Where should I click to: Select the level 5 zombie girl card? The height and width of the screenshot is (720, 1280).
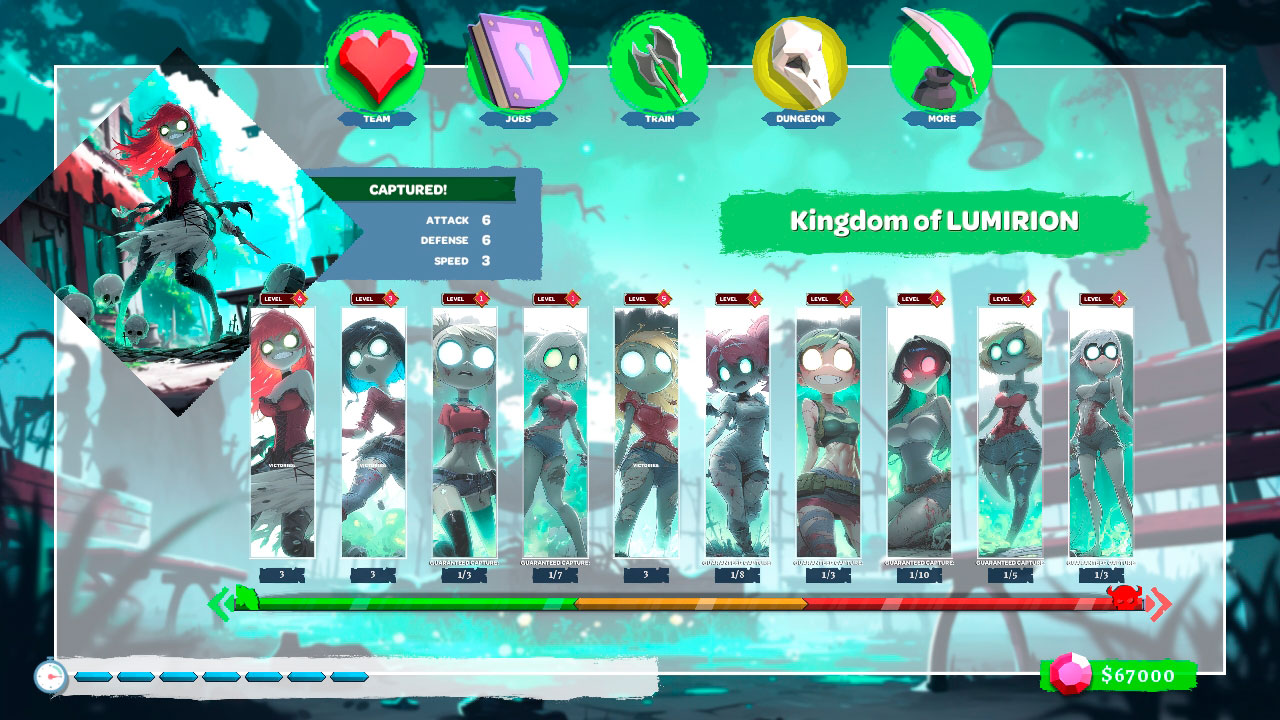(646, 430)
